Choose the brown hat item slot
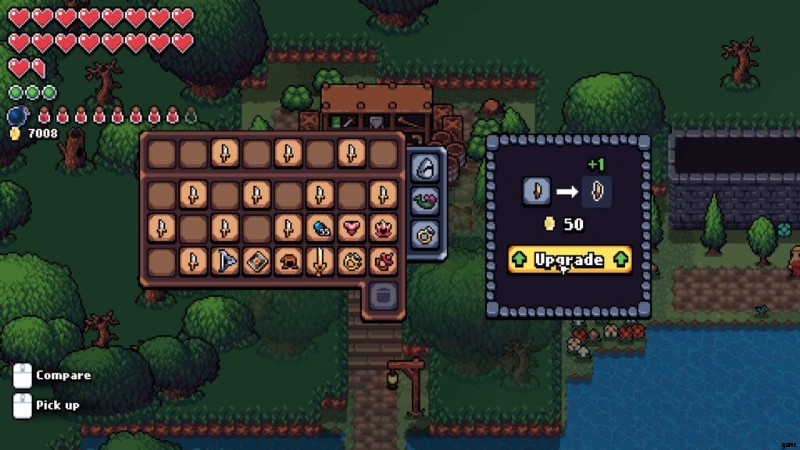 tap(288, 262)
